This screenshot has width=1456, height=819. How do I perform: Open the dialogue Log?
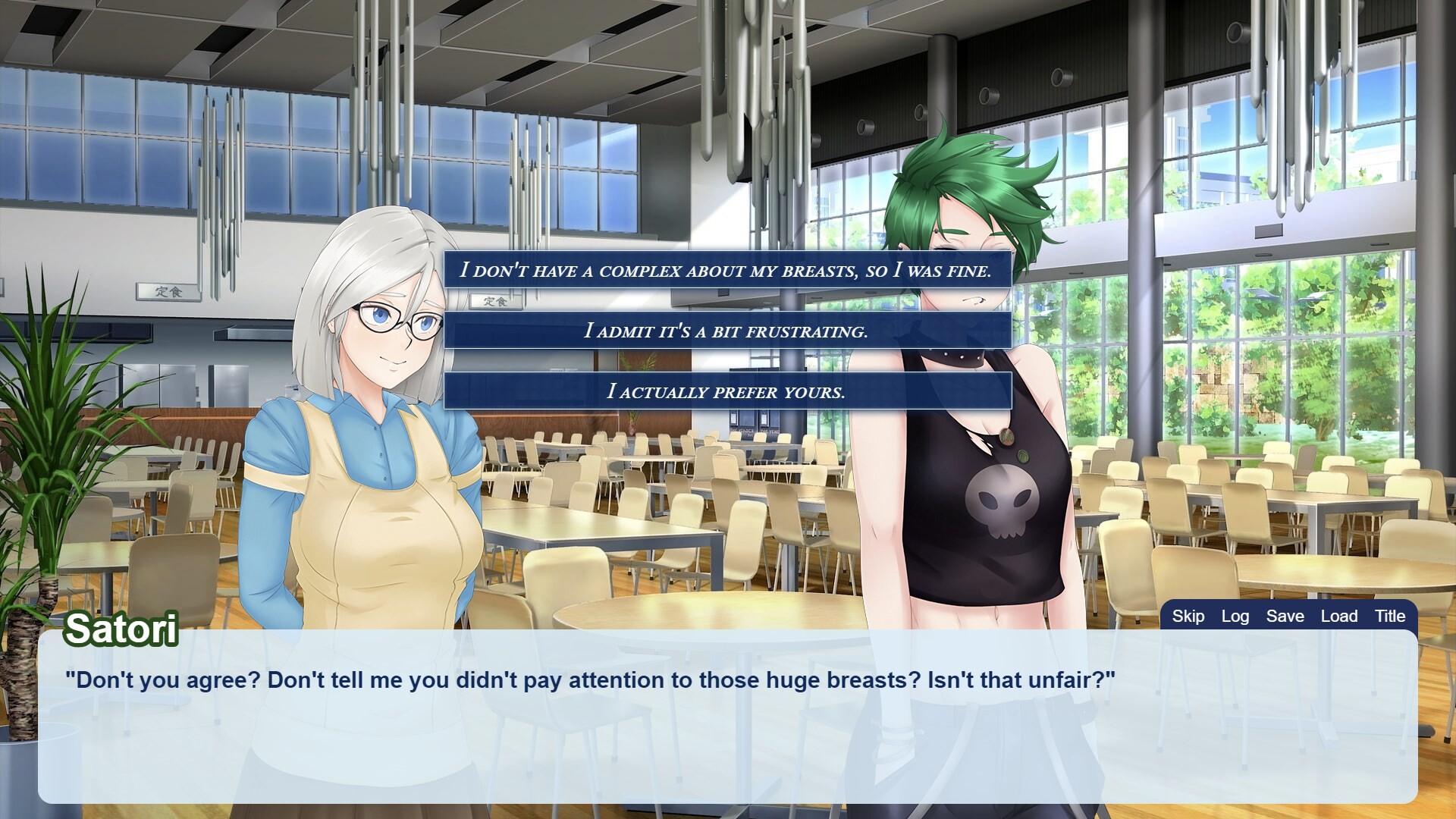coord(1236,617)
